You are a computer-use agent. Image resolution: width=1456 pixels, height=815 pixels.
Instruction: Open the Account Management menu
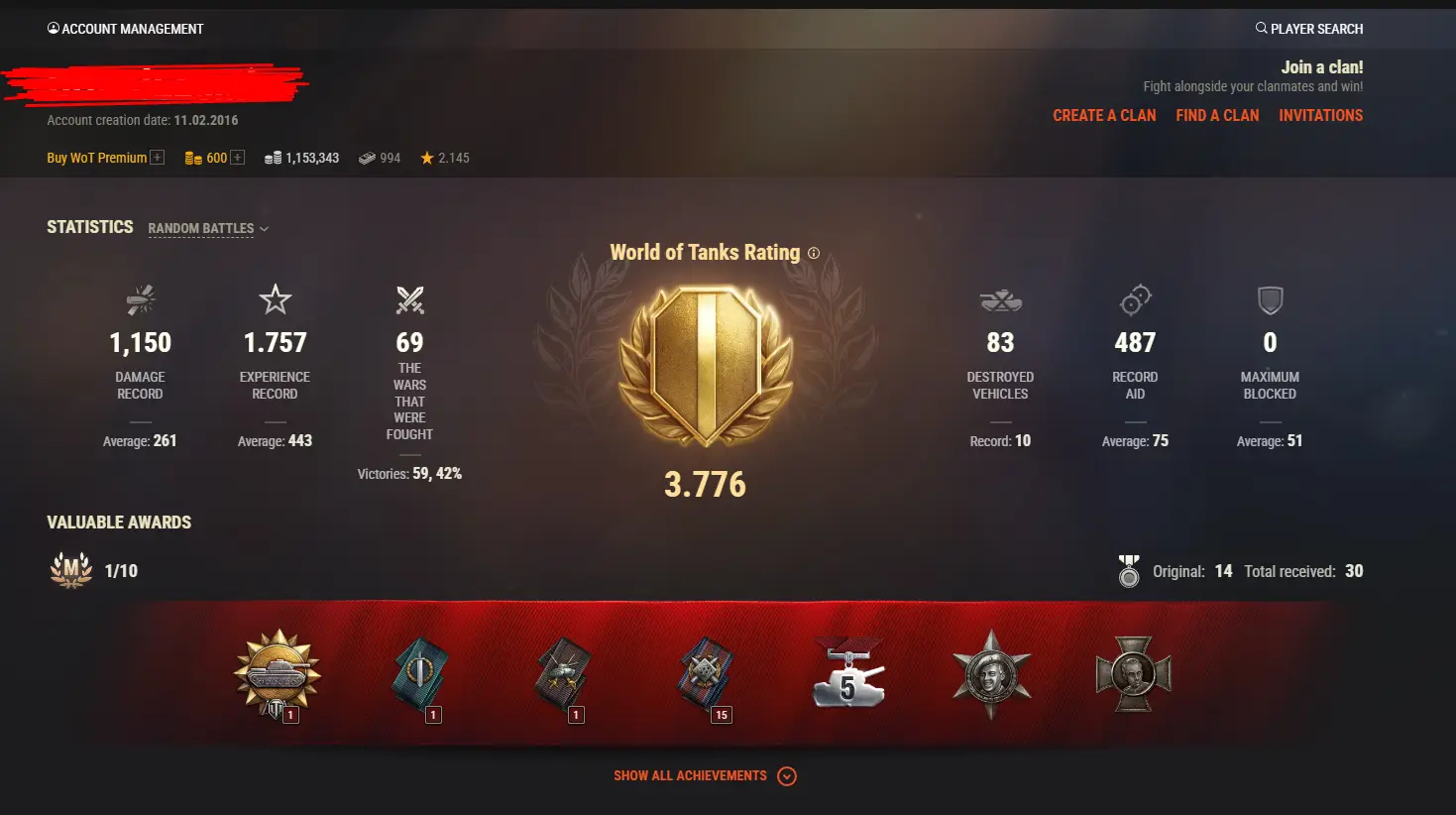click(x=125, y=28)
